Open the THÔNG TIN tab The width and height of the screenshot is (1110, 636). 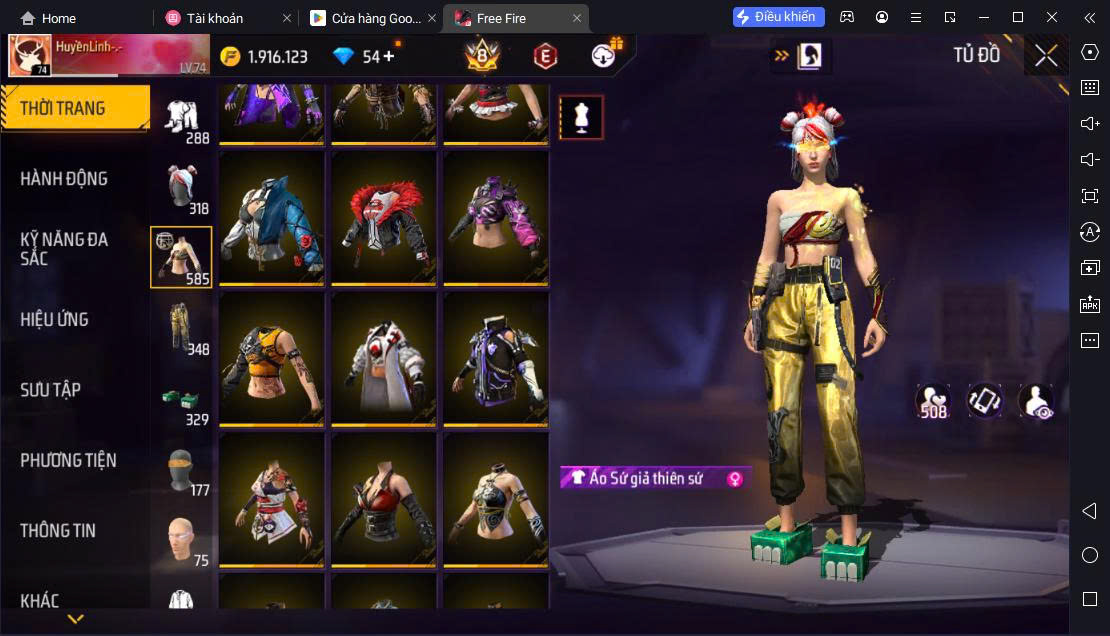pos(58,531)
